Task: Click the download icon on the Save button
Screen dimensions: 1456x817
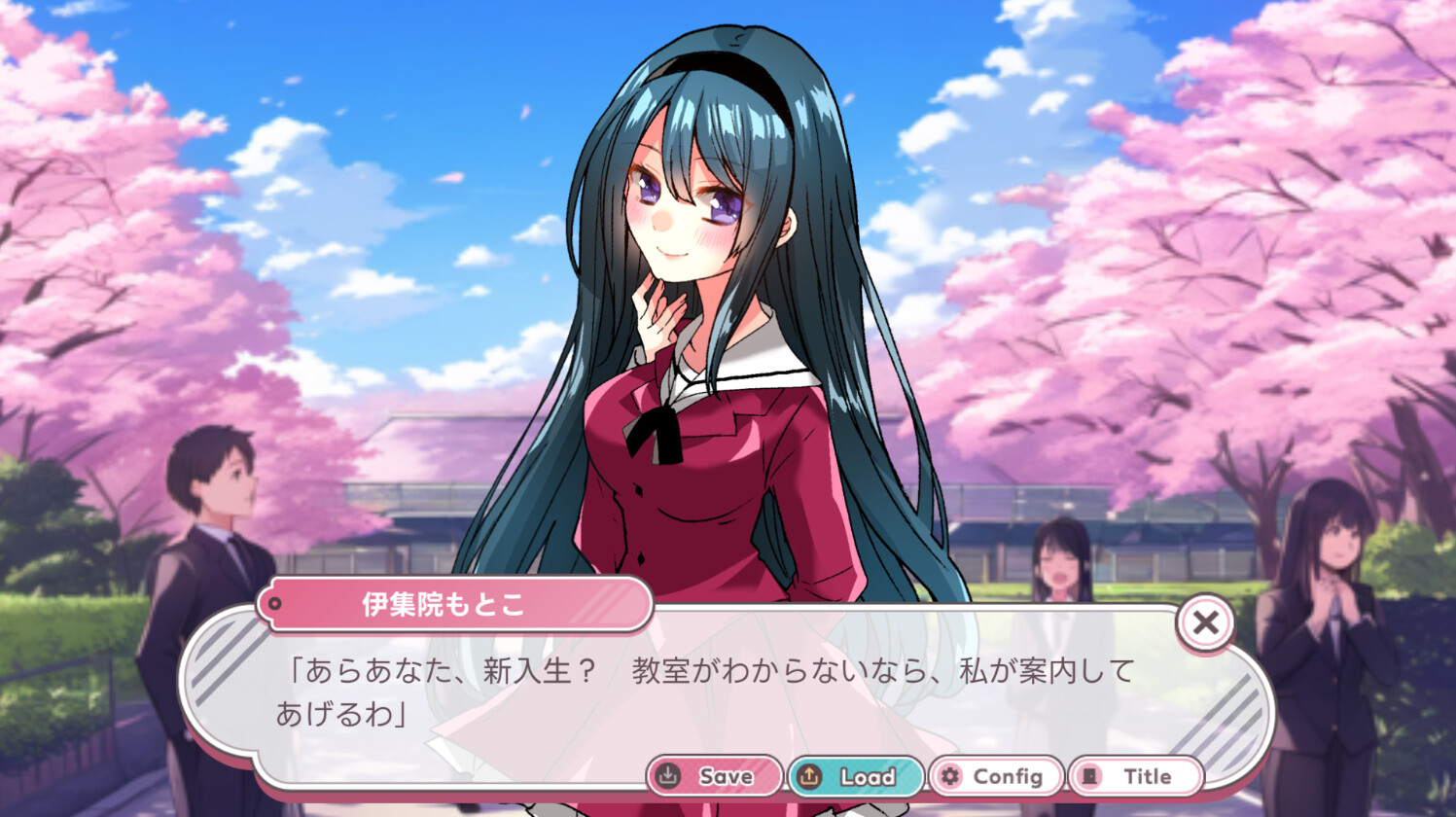Action: 668,776
